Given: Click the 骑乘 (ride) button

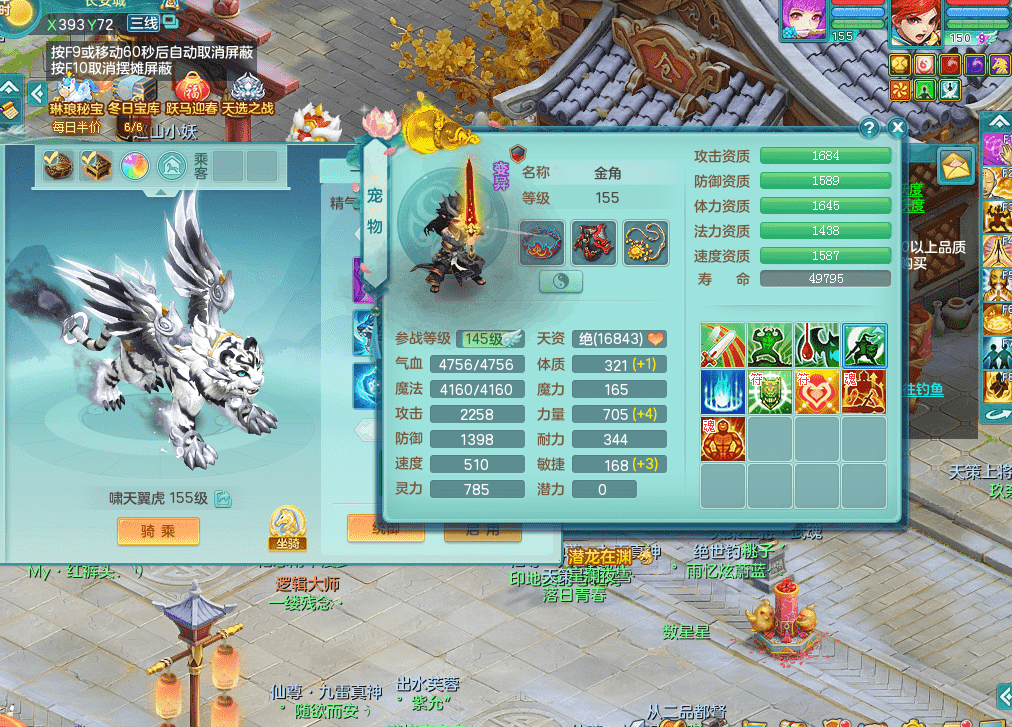Looking at the screenshot, I should pos(158,530).
